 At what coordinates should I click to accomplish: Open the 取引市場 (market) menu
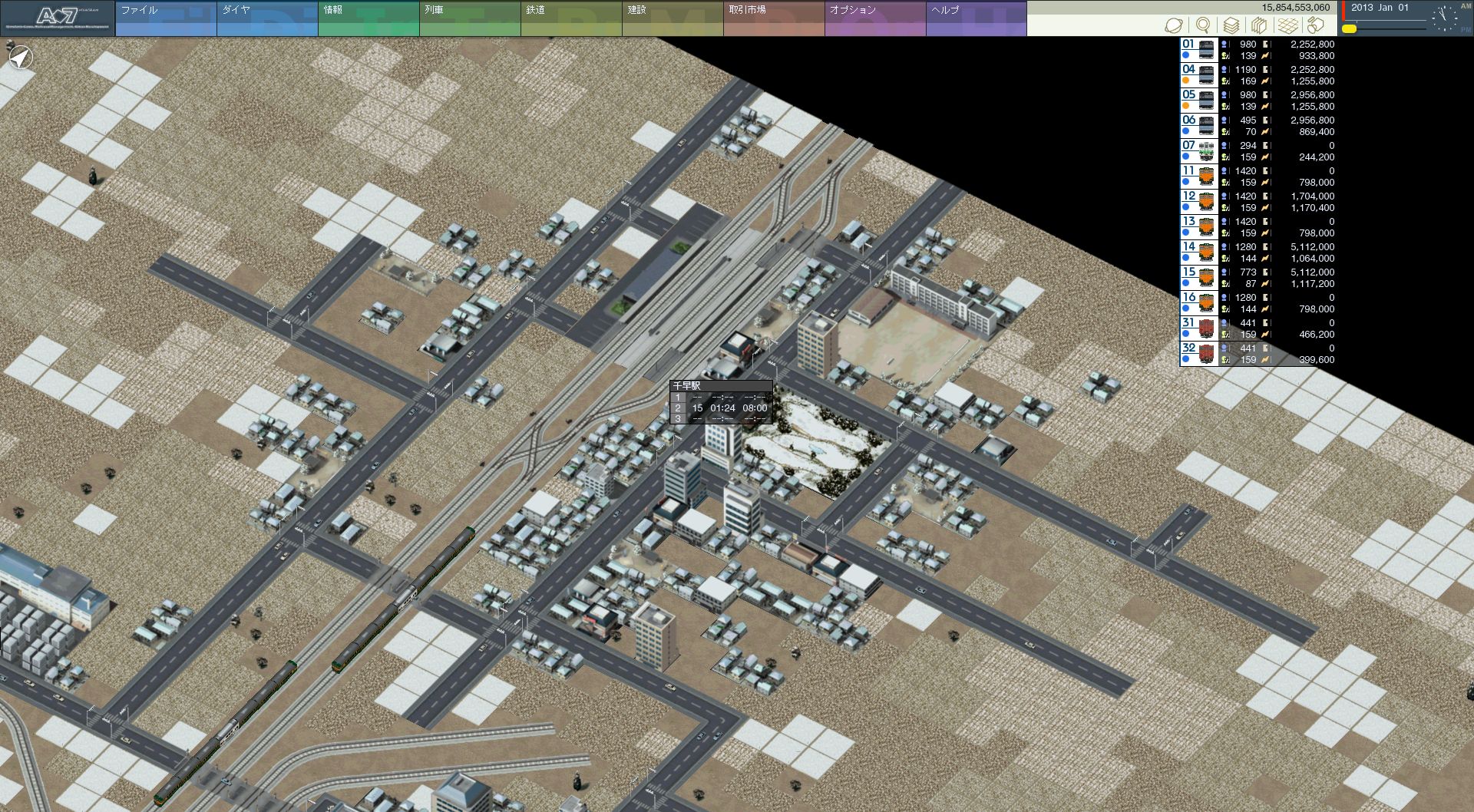[x=773, y=18]
